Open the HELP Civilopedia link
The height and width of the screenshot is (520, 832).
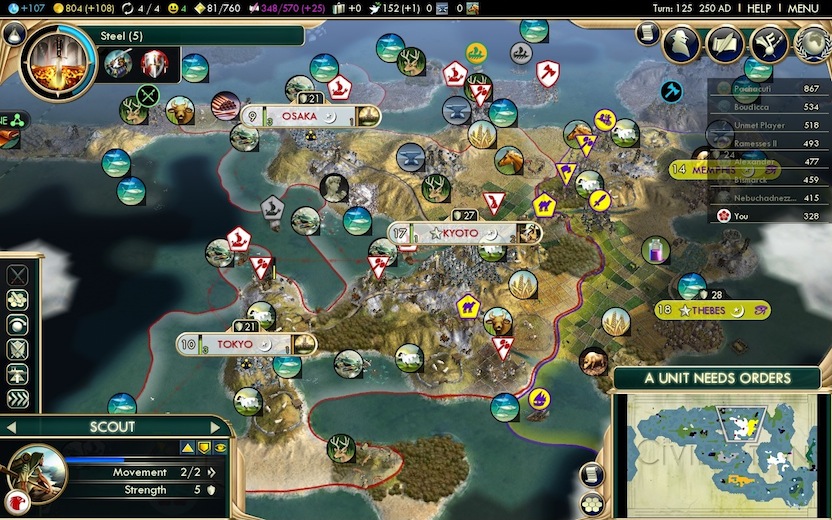[x=760, y=8]
